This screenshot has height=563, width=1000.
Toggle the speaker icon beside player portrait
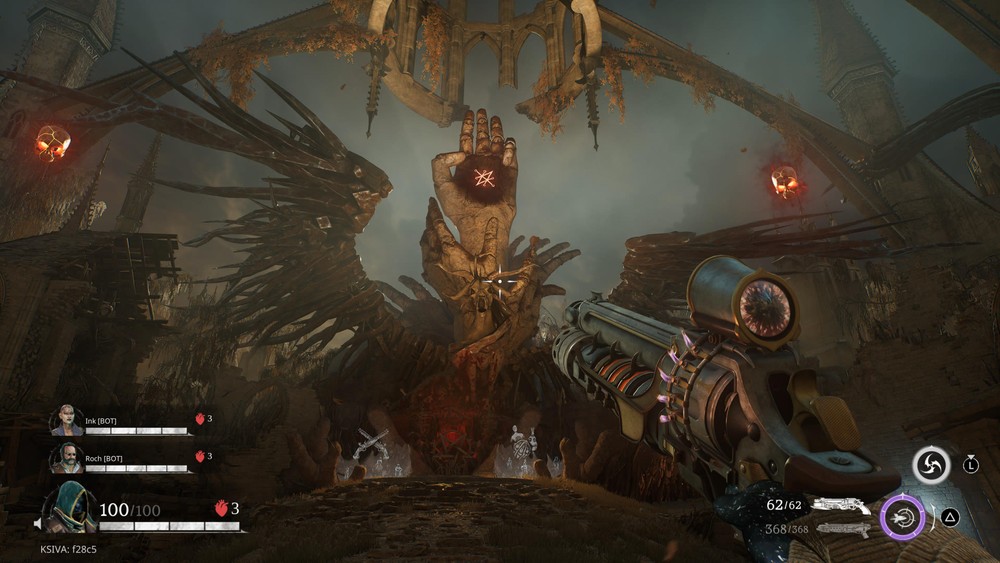37,524
